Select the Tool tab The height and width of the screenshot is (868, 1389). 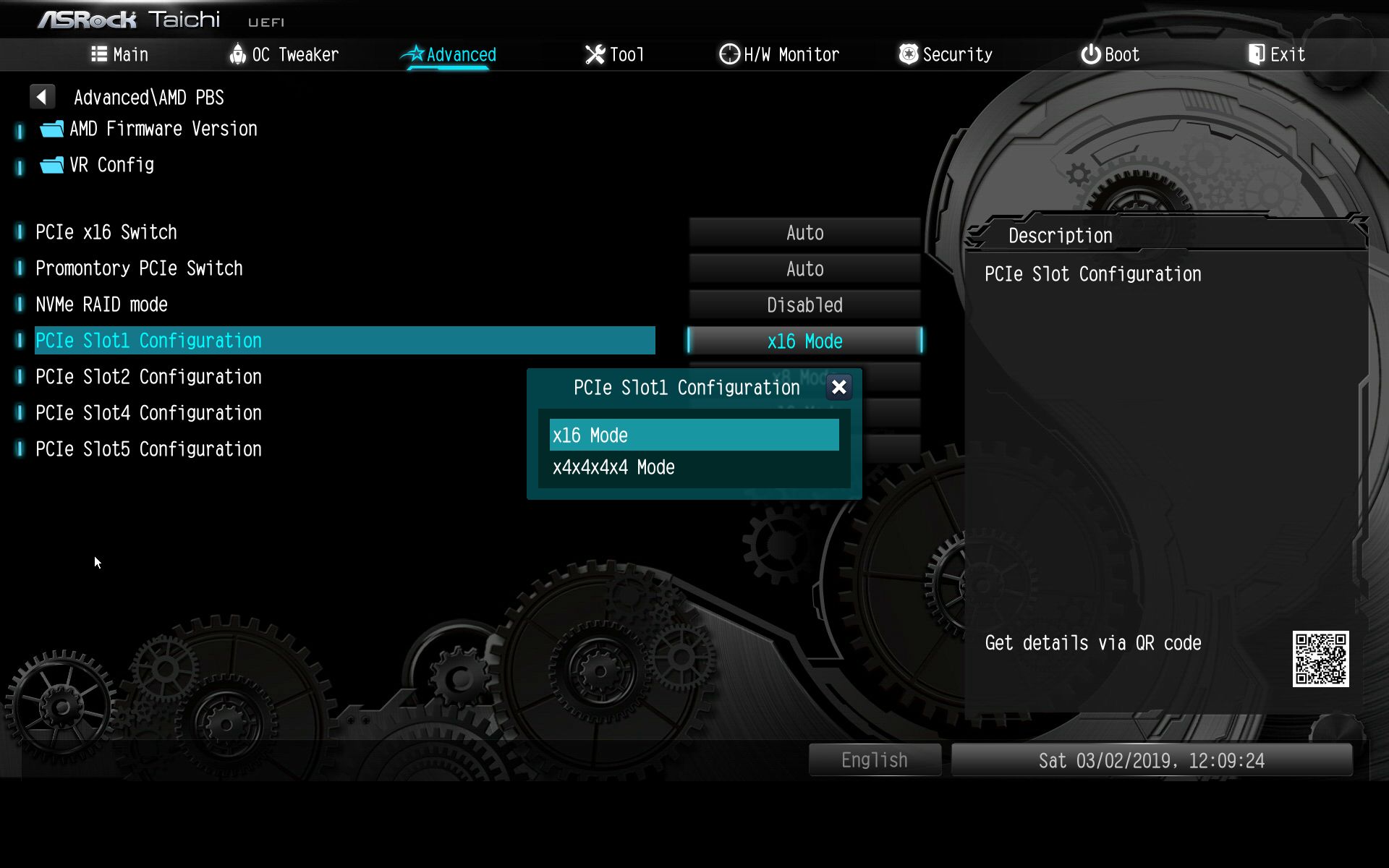(x=614, y=54)
